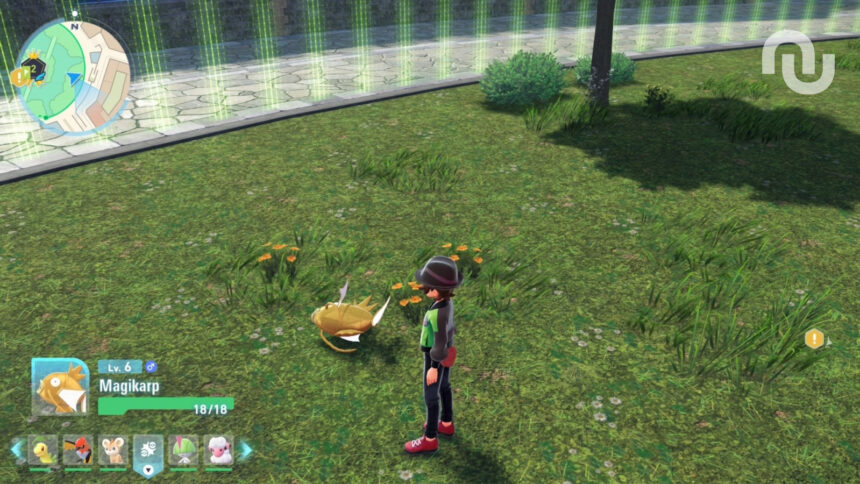This screenshot has height=484, width=860.
Task: Switch to Fletchinder in the party bar
Action: (77, 451)
